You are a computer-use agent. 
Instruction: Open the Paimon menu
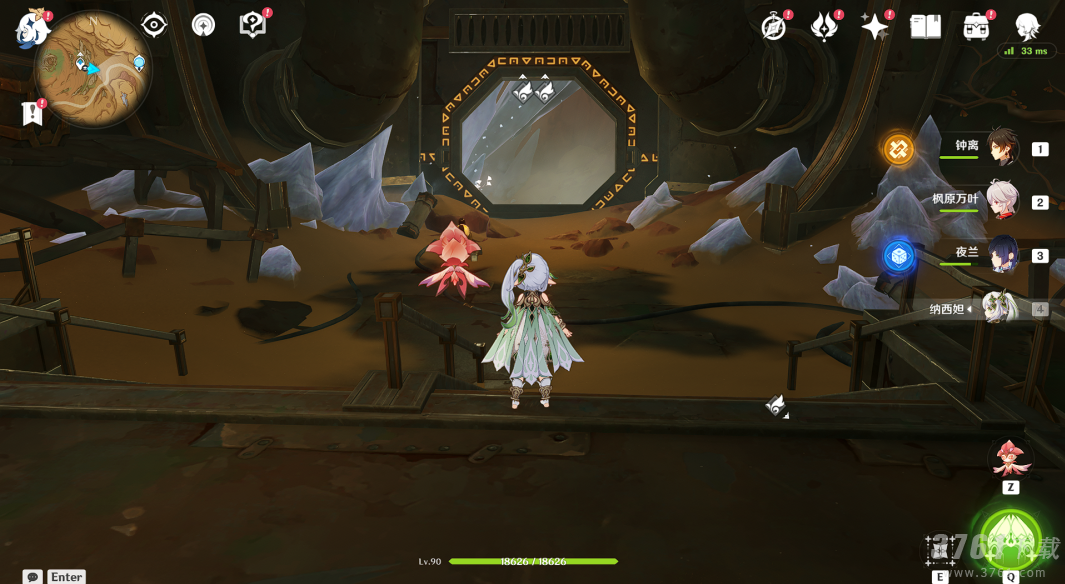coord(32,27)
